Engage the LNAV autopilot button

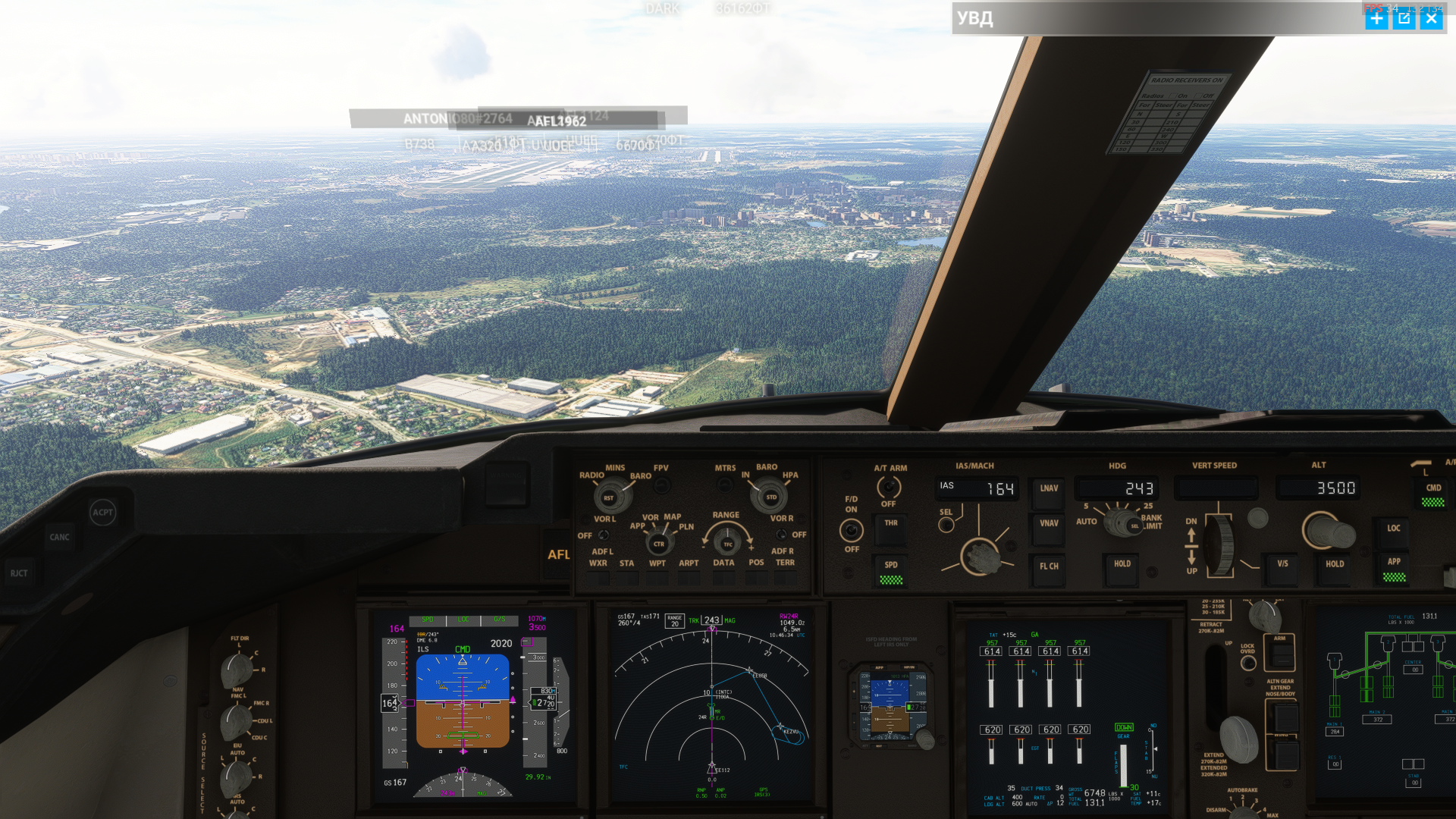tap(1049, 489)
